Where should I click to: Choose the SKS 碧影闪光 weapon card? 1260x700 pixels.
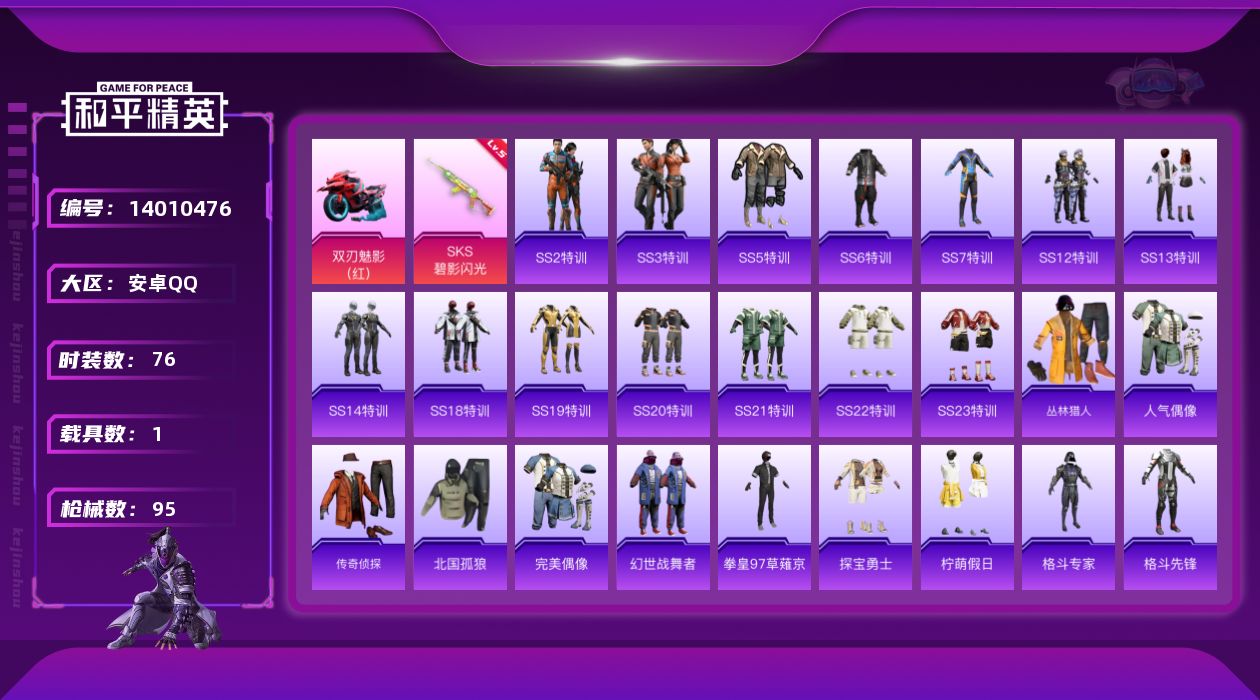point(460,211)
